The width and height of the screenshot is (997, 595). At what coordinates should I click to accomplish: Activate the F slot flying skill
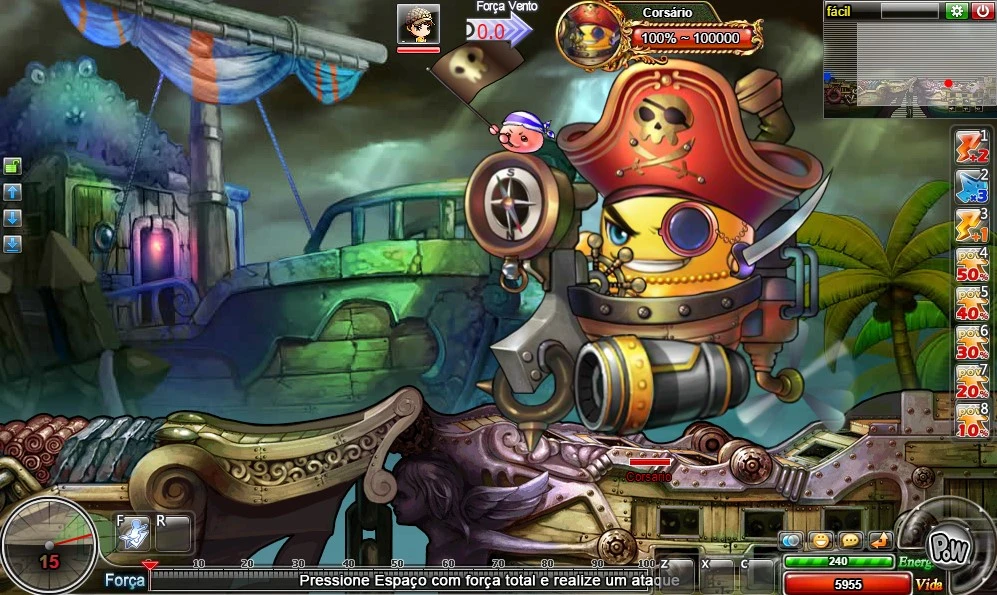click(133, 535)
